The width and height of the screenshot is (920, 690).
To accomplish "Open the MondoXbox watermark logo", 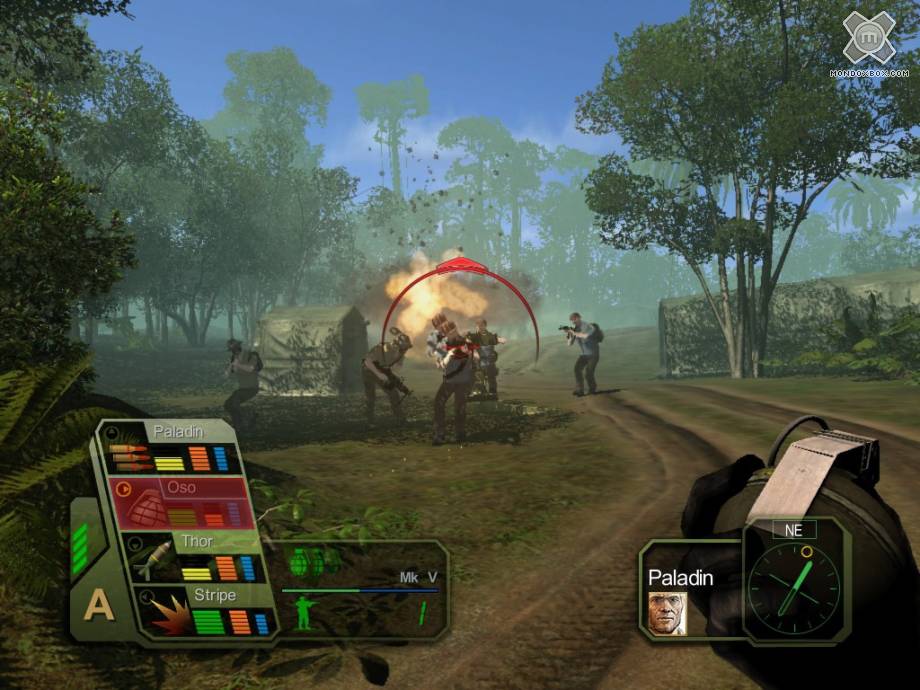I will click(868, 42).
